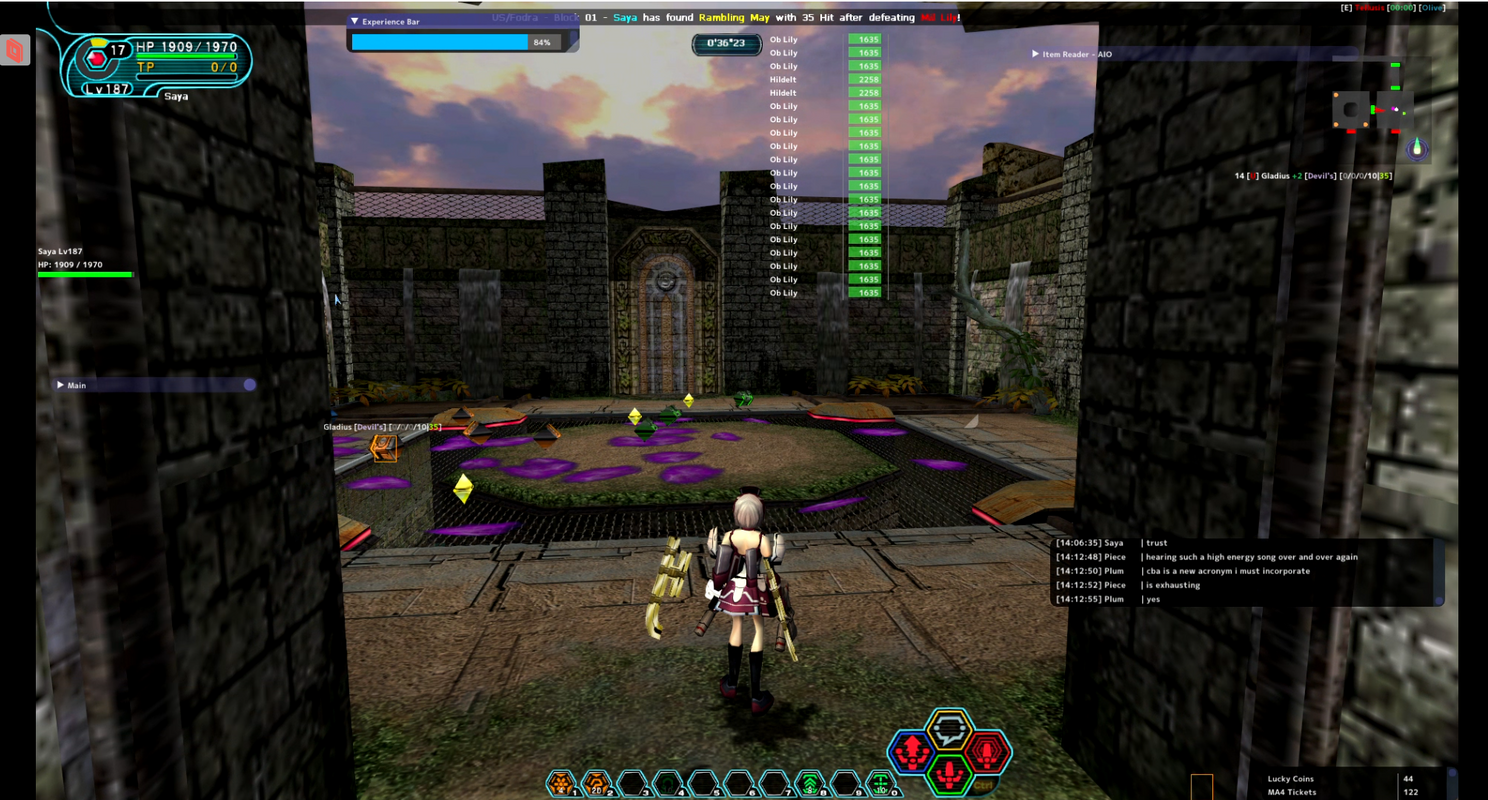Click the red overlay icon at left edge
The image size is (1488, 800).
15,50
